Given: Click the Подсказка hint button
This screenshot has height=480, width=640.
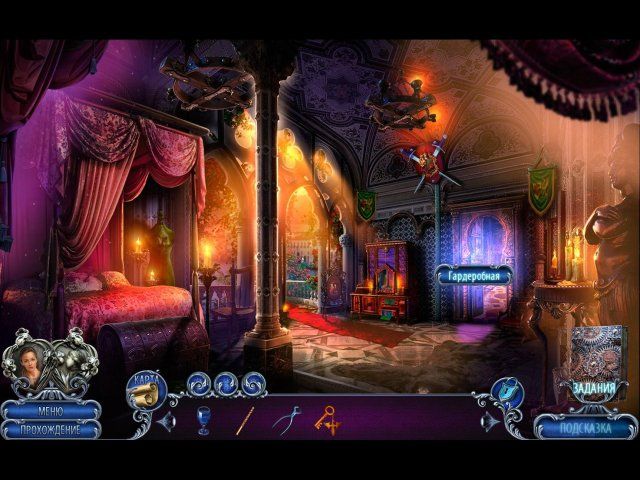Looking at the screenshot, I should click(587, 427).
